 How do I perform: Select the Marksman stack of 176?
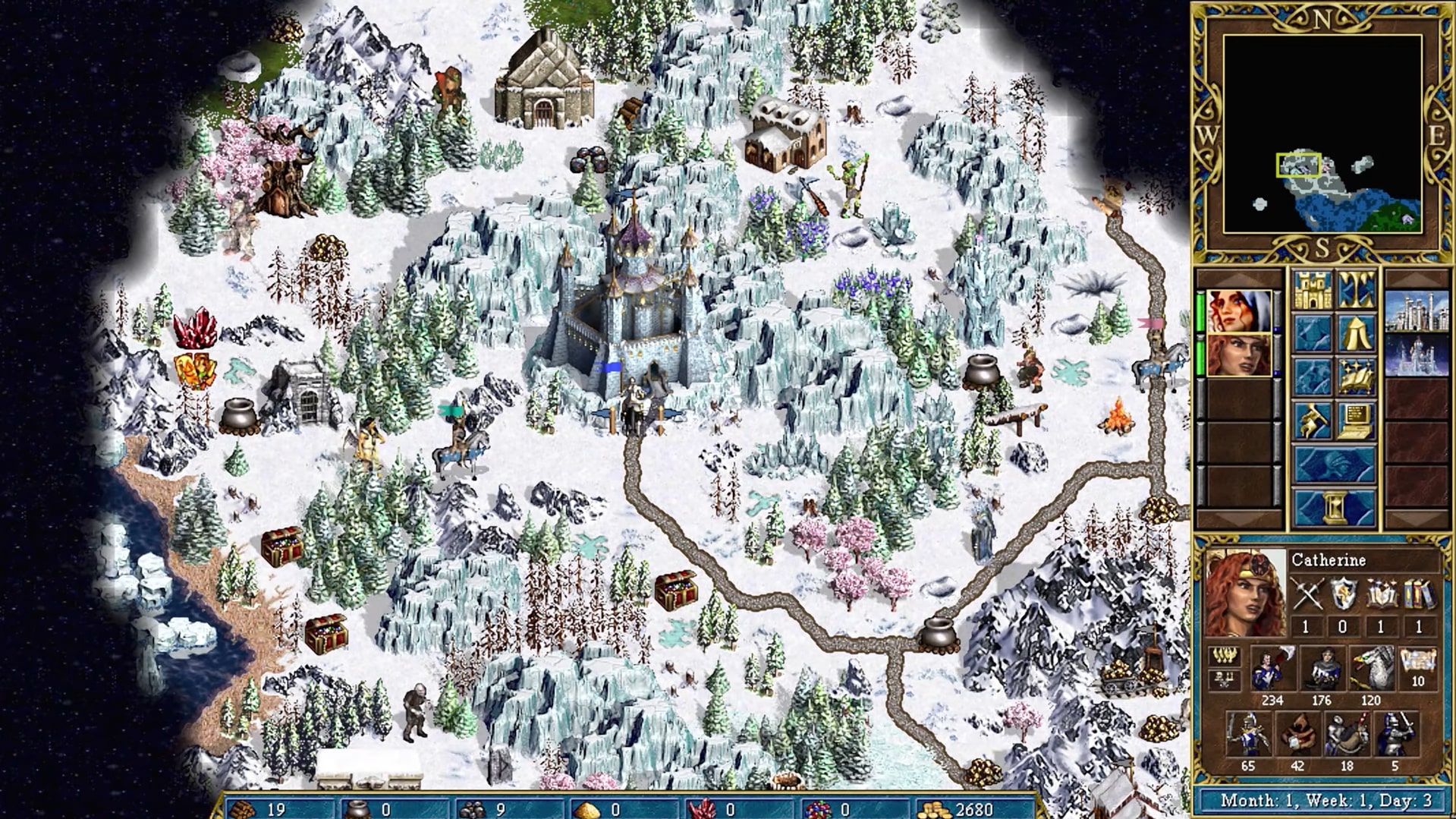pos(1321,669)
